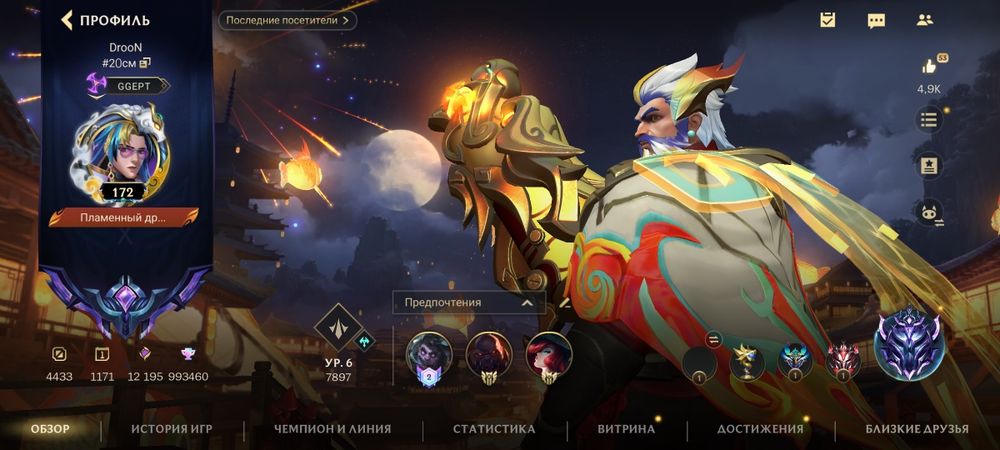1000x450 pixels.
Task: Open the Статистика tab
Action: click(x=494, y=429)
